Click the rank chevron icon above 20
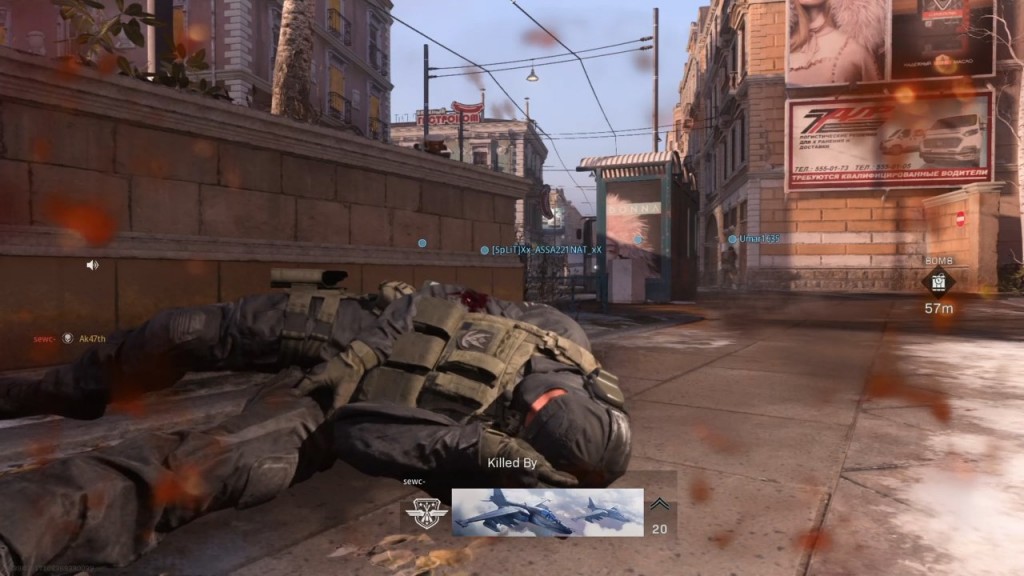This screenshot has width=1024, height=576. point(660,506)
